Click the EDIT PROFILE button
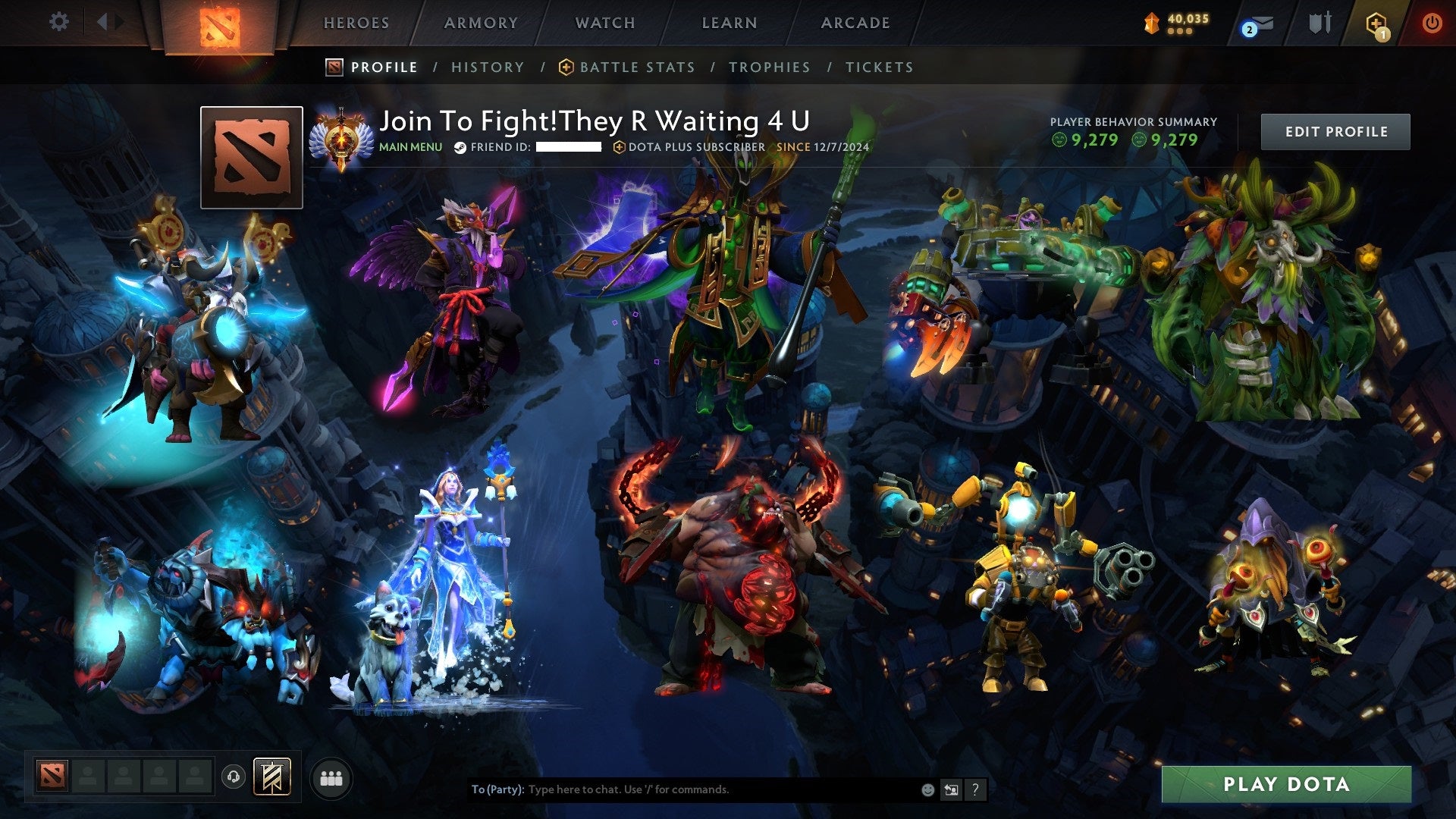This screenshot has width=1456, height=819. (1335, 130)
